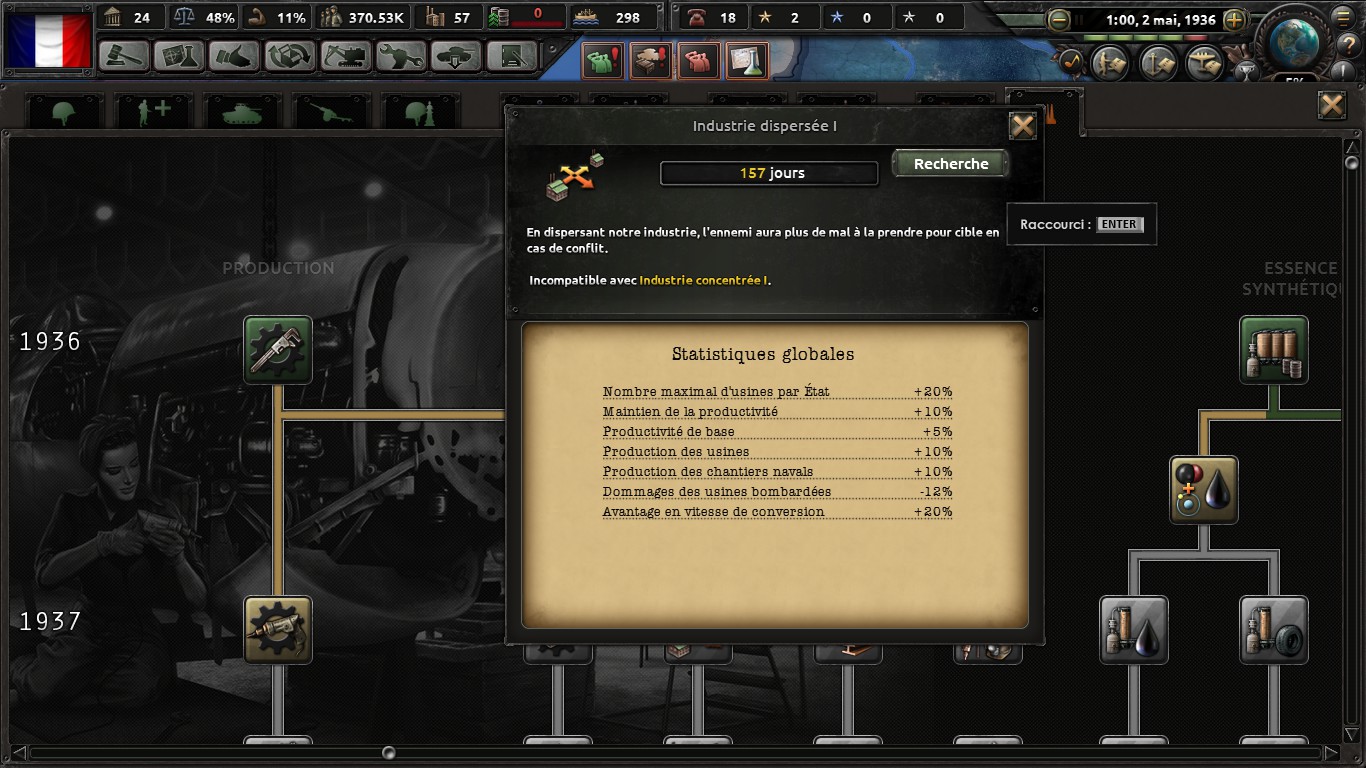Open the tank recruit and deploy menu

pyautogui.click(x=457, y=55)
